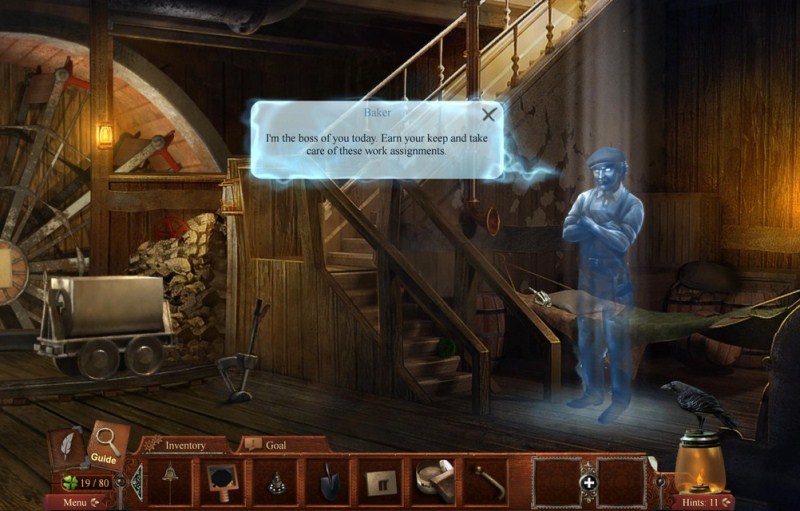Image resolution: width=800 pixels, height=511 pixels.
Task: Select the small chandelier ornament item
Action: (x=275, y=481)
